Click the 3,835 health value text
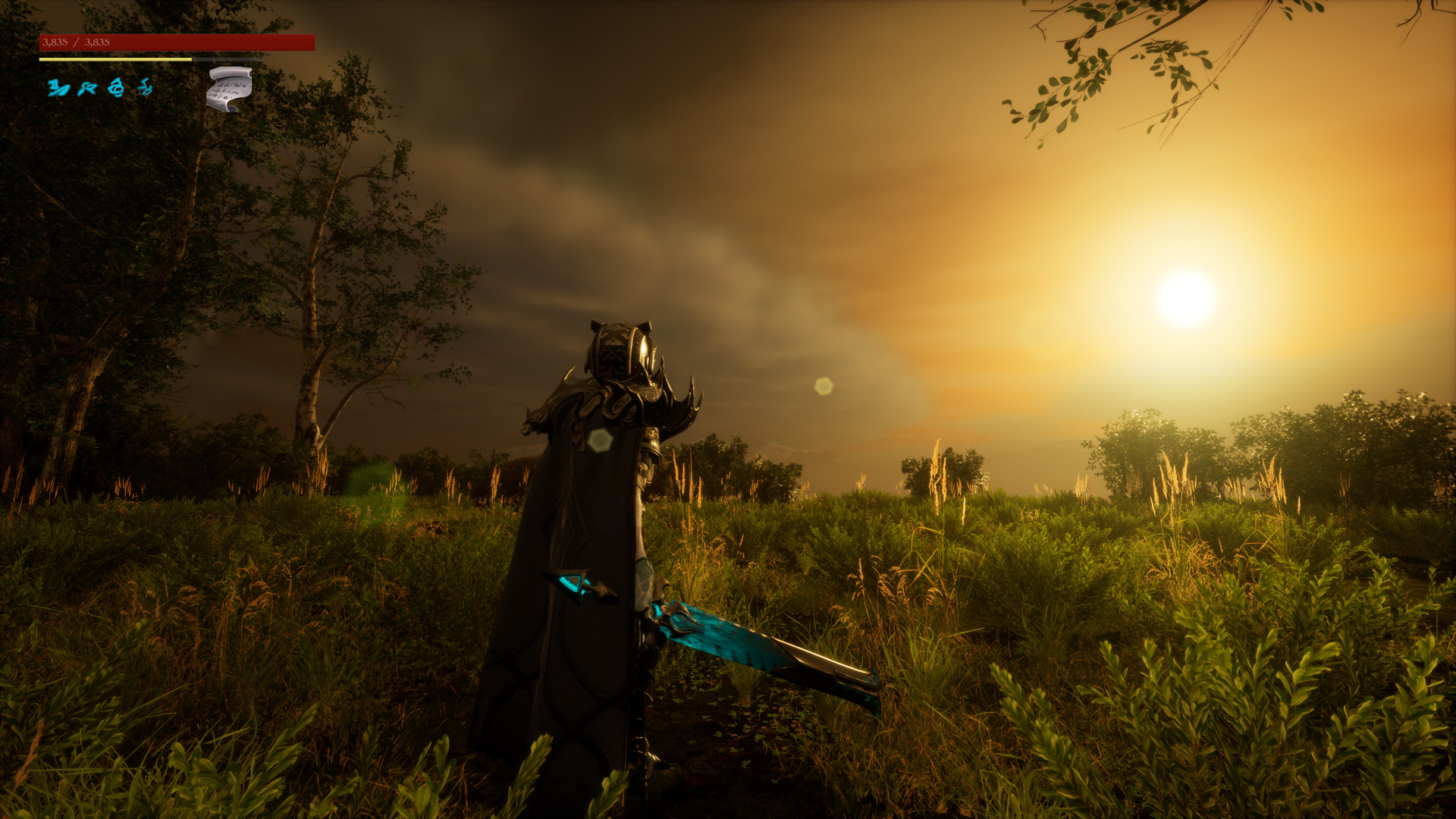The image size is (1456, 819). 55,42
